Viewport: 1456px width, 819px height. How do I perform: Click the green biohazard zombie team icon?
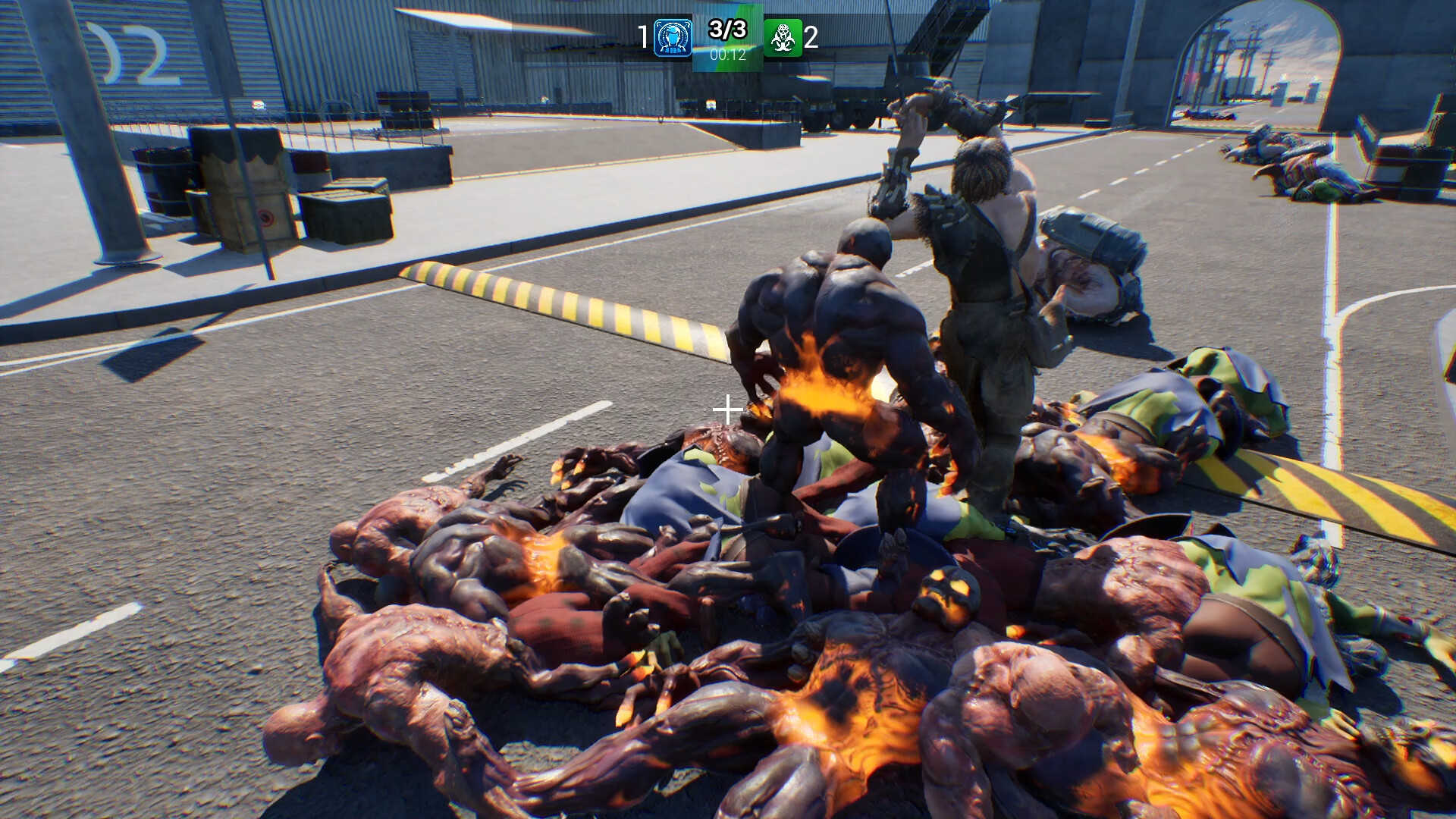(x=783, y=38)
